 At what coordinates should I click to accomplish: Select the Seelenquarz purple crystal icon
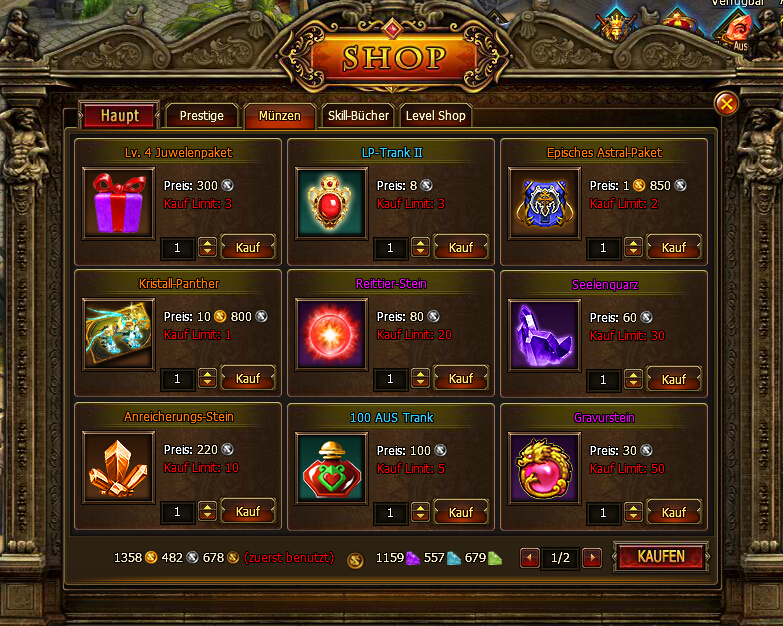click(544, 335)
